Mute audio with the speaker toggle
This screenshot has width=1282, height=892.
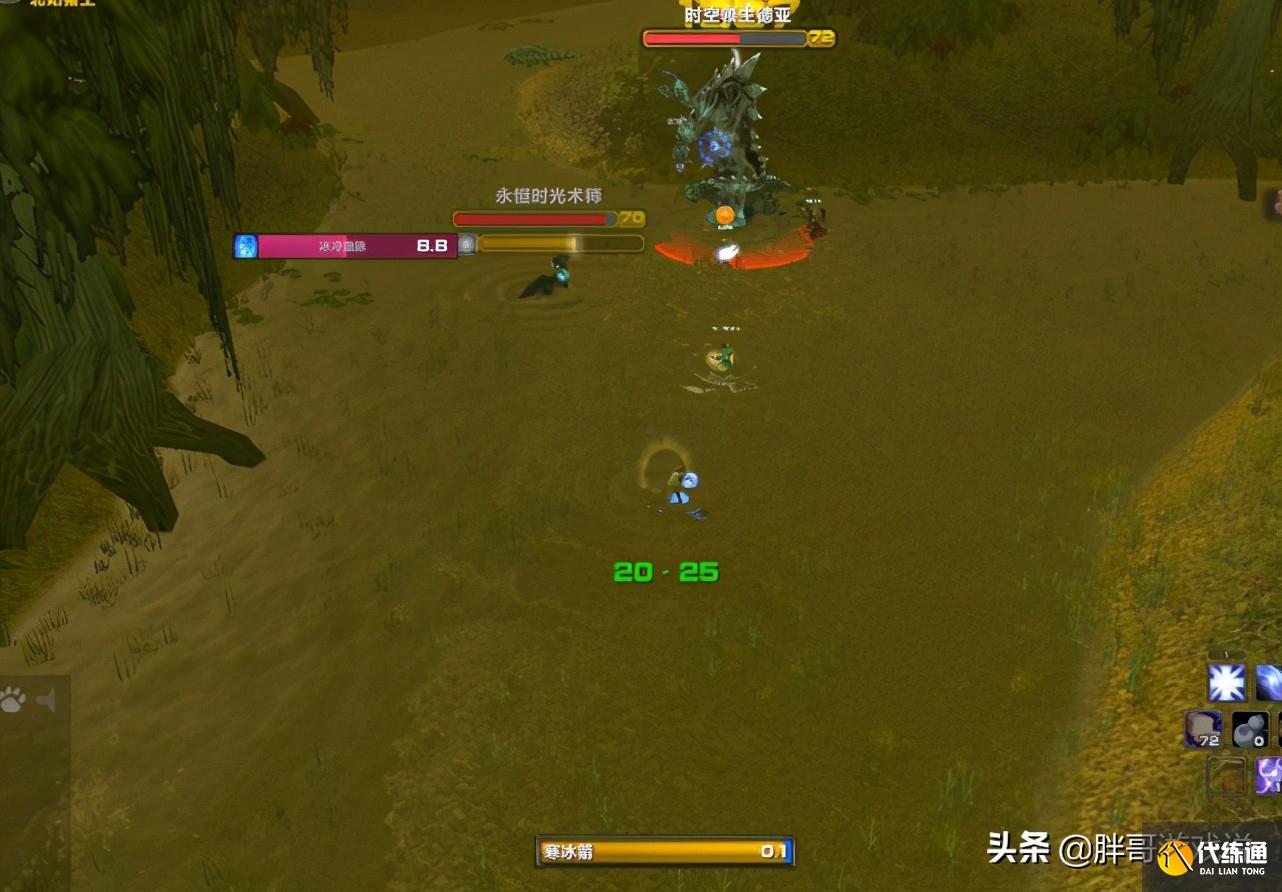tap(45, 701)
